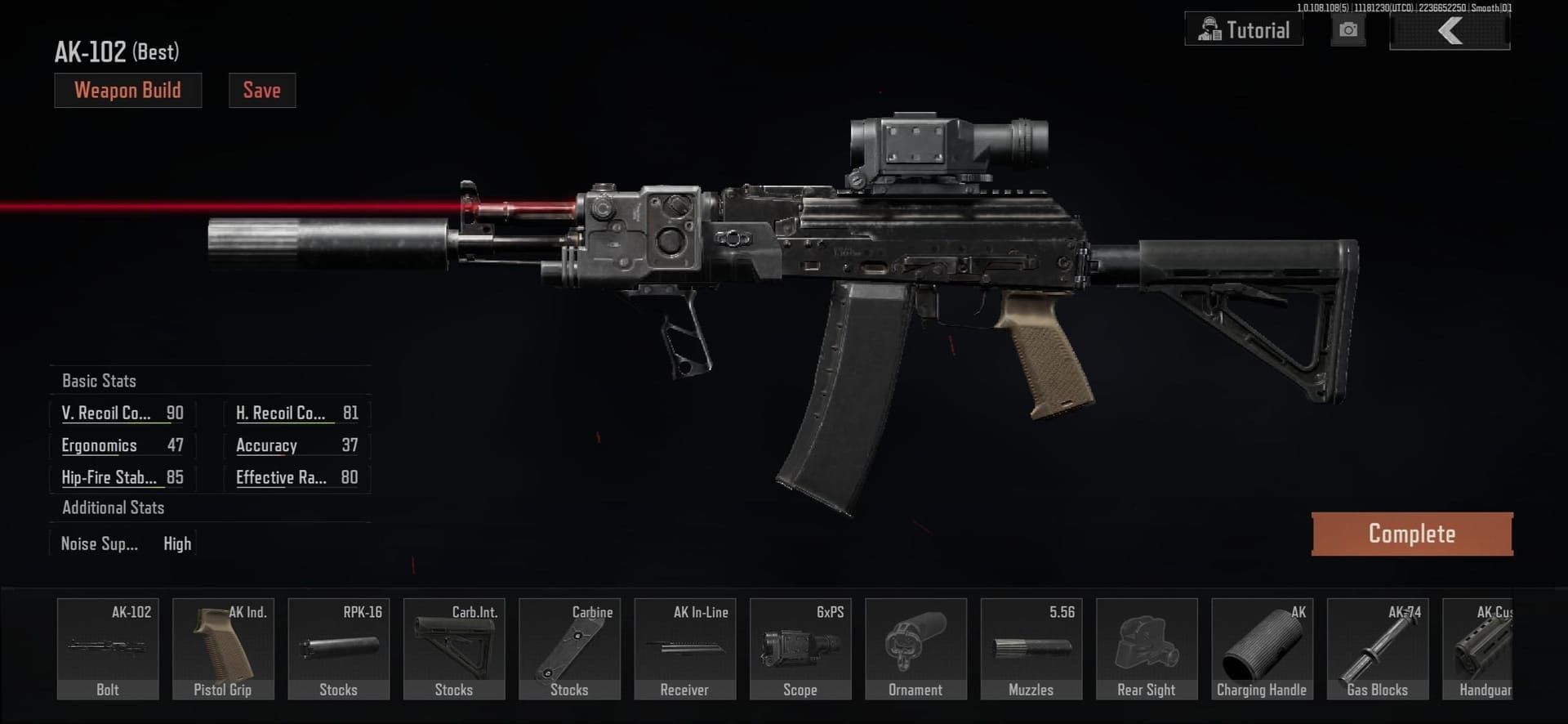Select the Carb.Int. stock attachment
This screenshot has width=1568, height=724.
454,648
